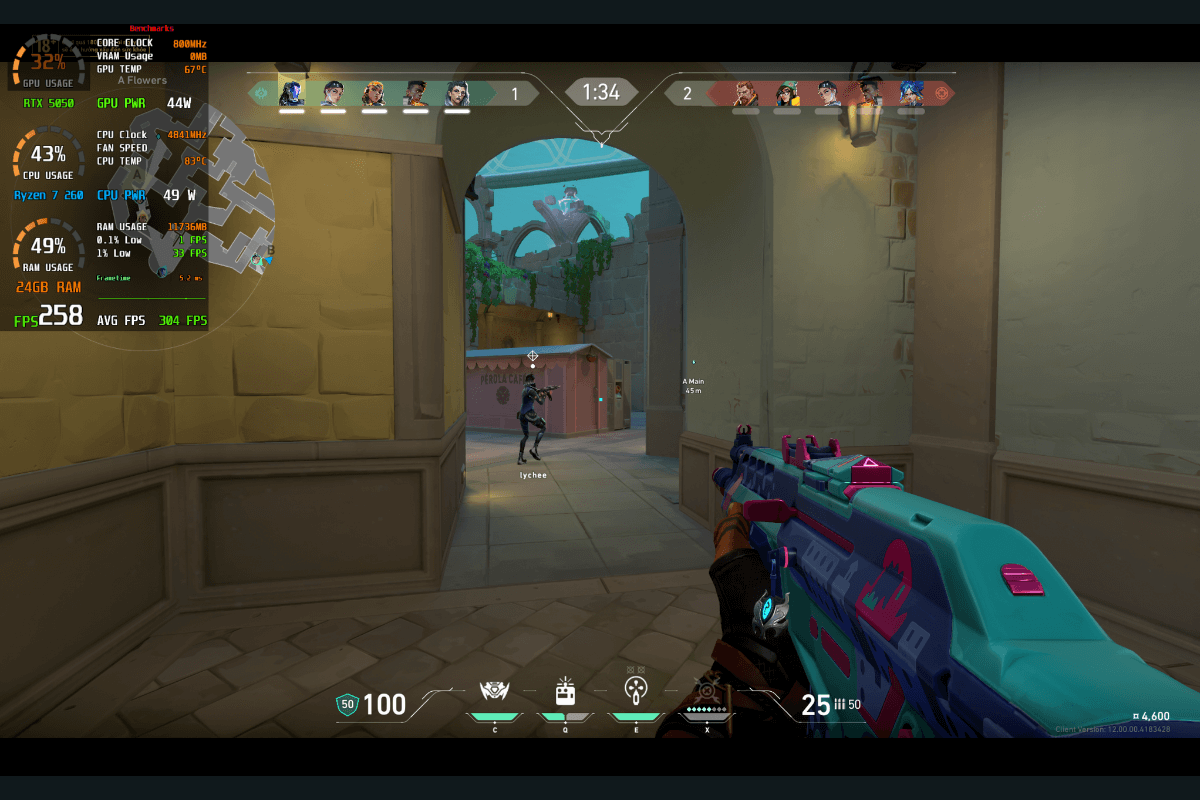Choose the bearded enemy agent portrait
This screenshot has height=800, width=1200.
click(x=745, y=93)
